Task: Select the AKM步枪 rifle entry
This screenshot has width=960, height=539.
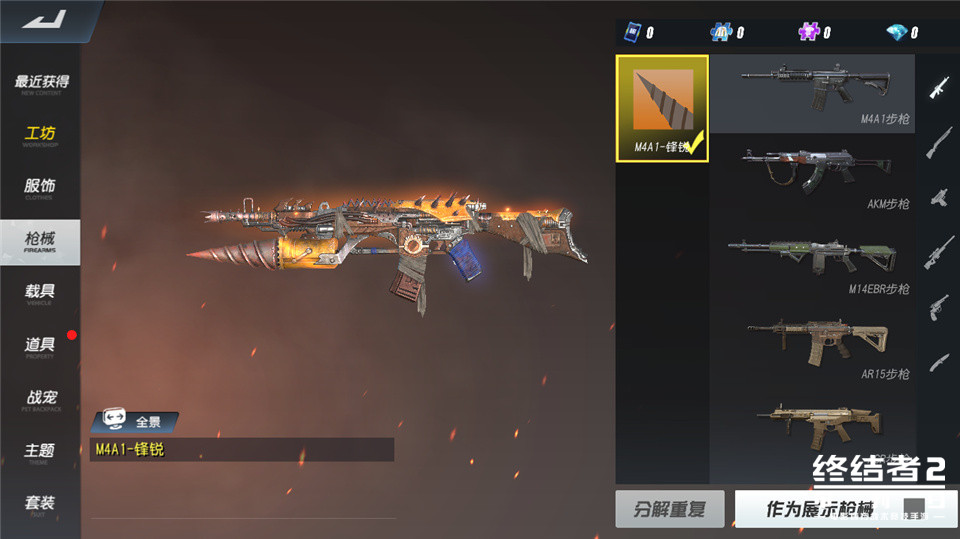Action: (812, 178)
